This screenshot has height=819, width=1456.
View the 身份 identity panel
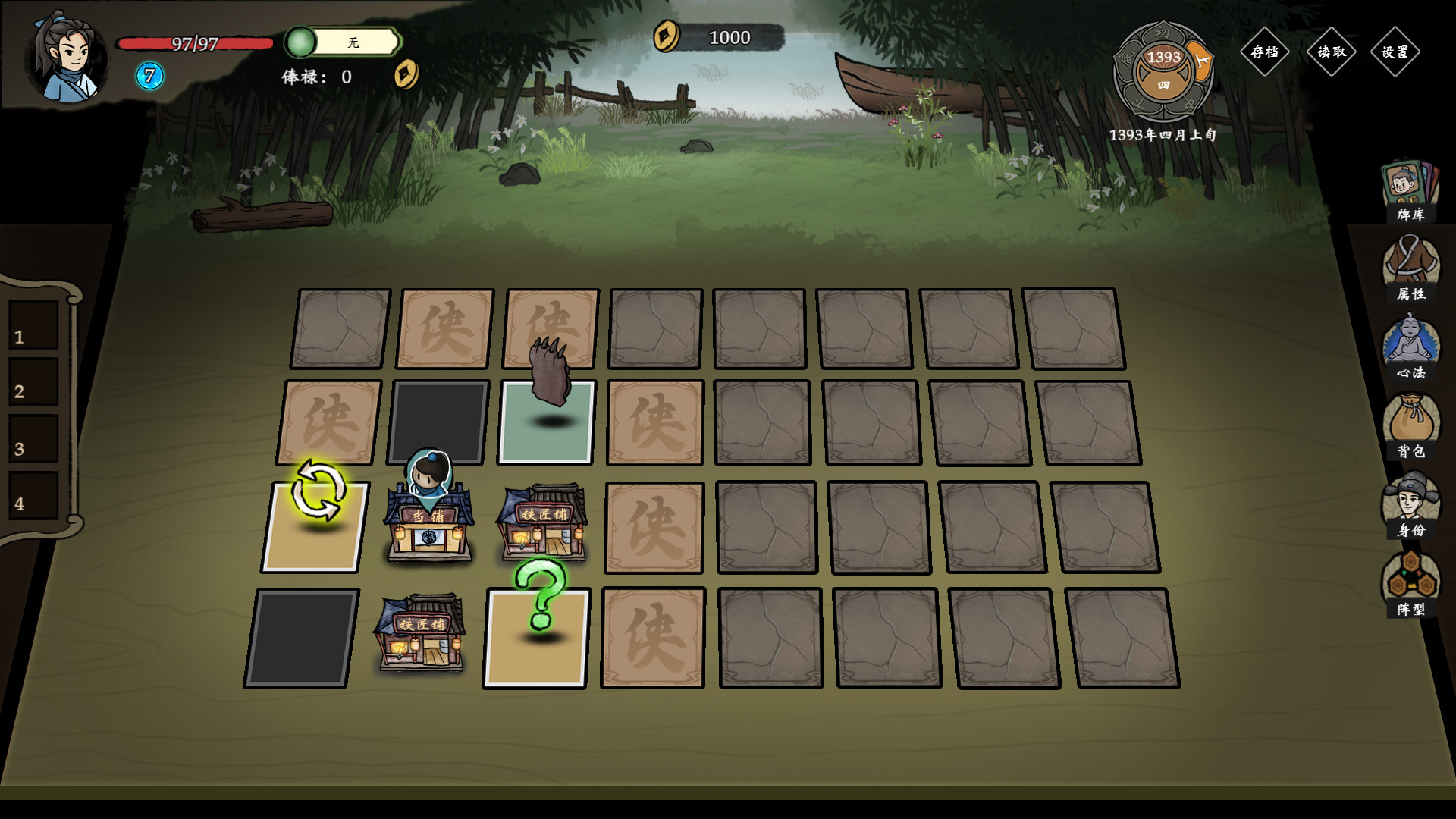coord(1410,505)
